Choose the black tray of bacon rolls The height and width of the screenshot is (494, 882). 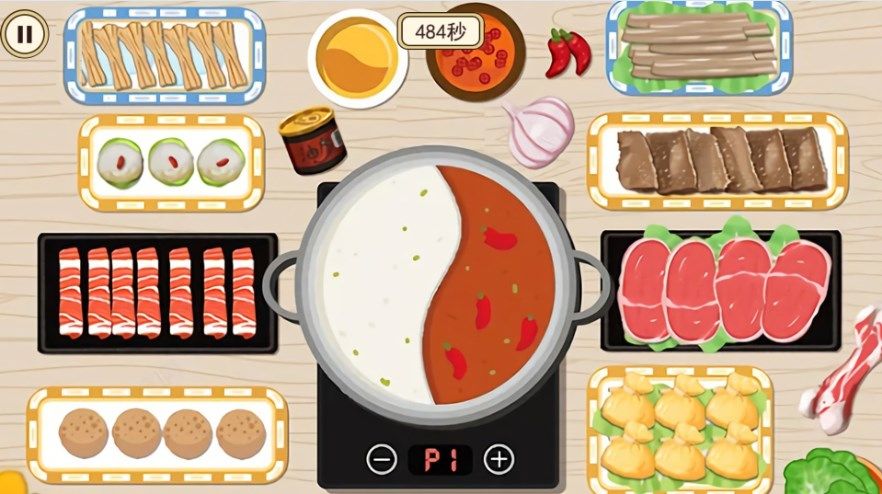[157, 292]
